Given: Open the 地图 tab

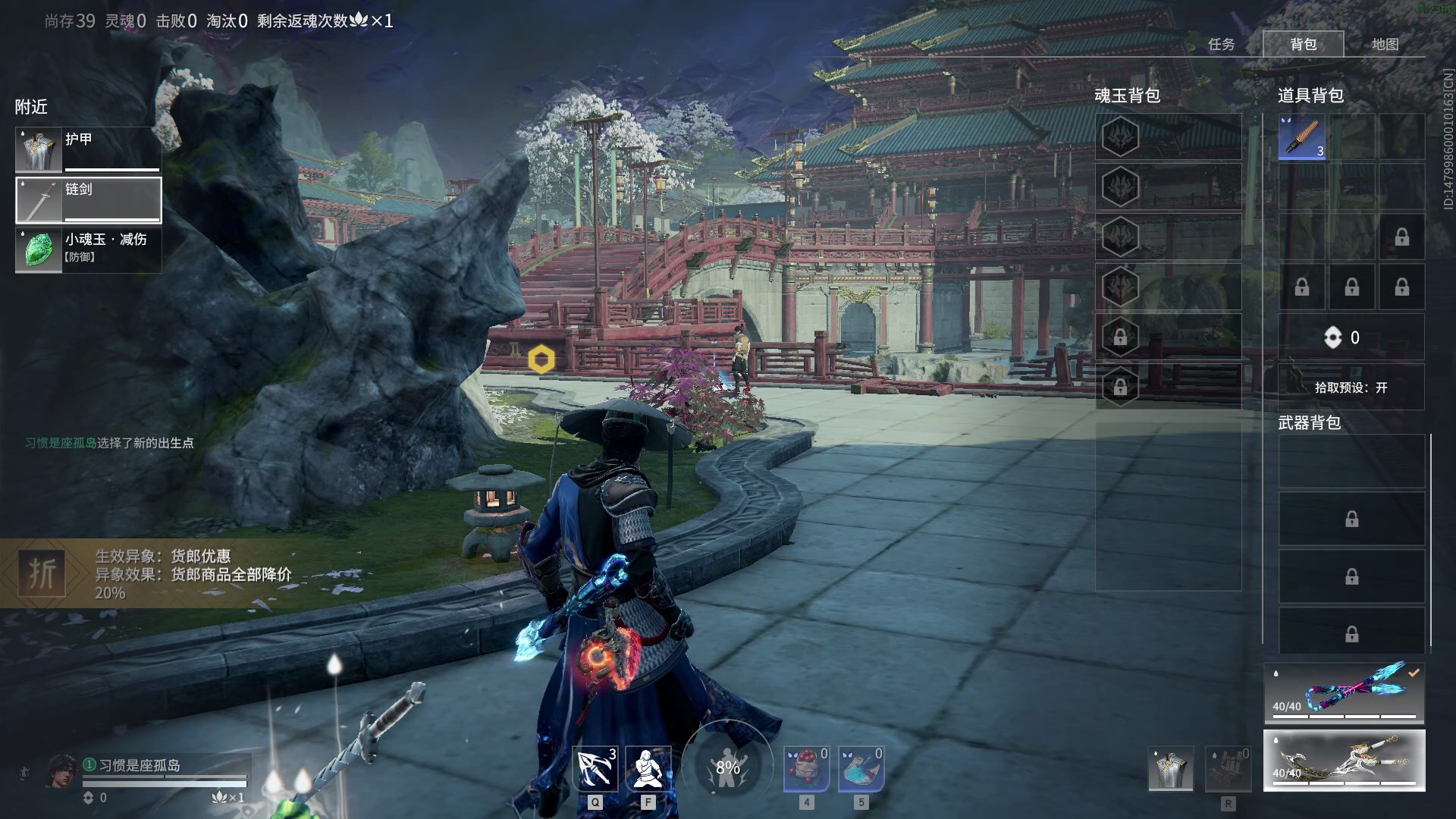Looking at the screenshot, I should pyautogui.click(x=1385, y=44).
